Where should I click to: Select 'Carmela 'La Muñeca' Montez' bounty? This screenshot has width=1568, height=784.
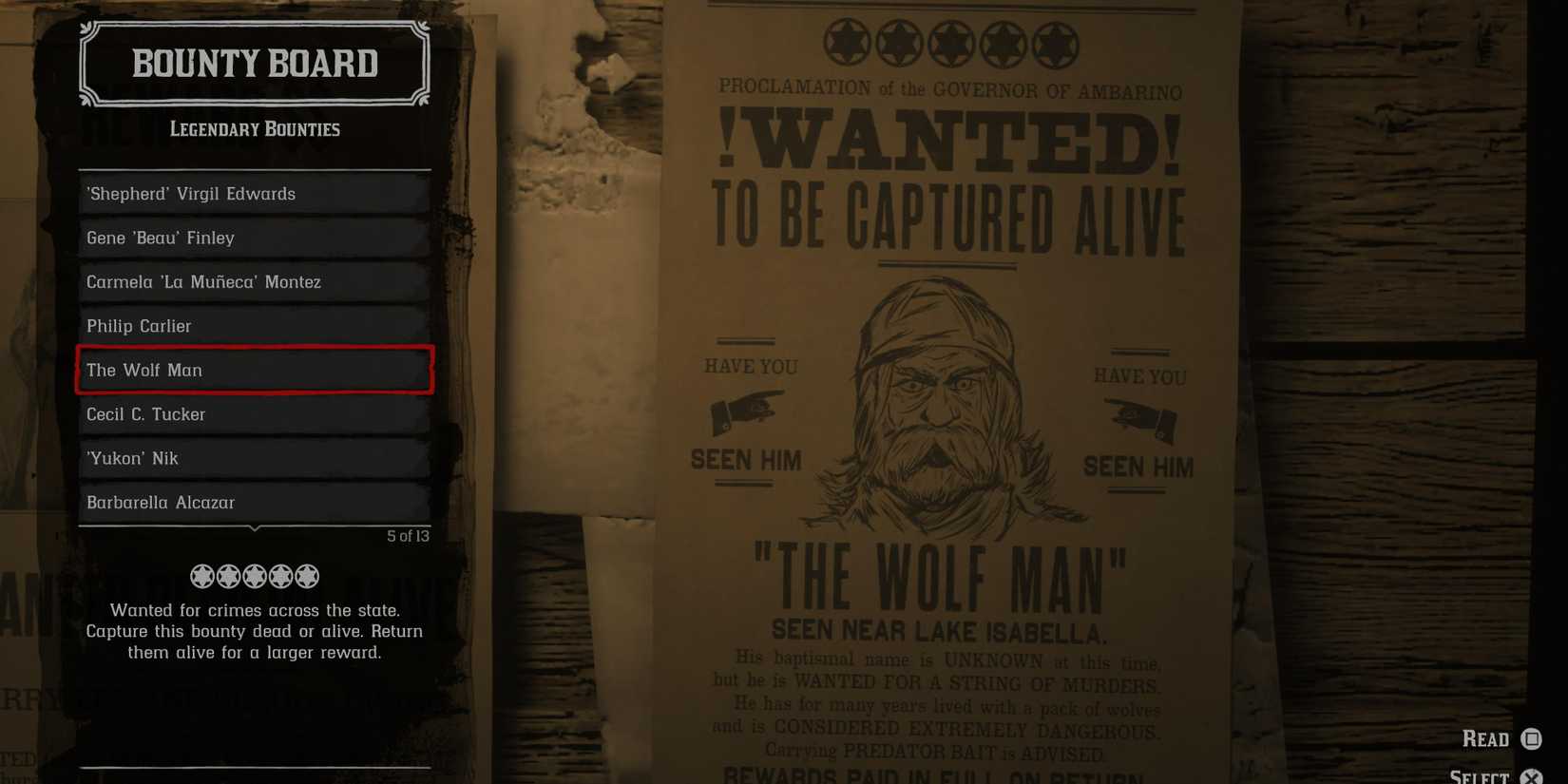tap(254, 281)
